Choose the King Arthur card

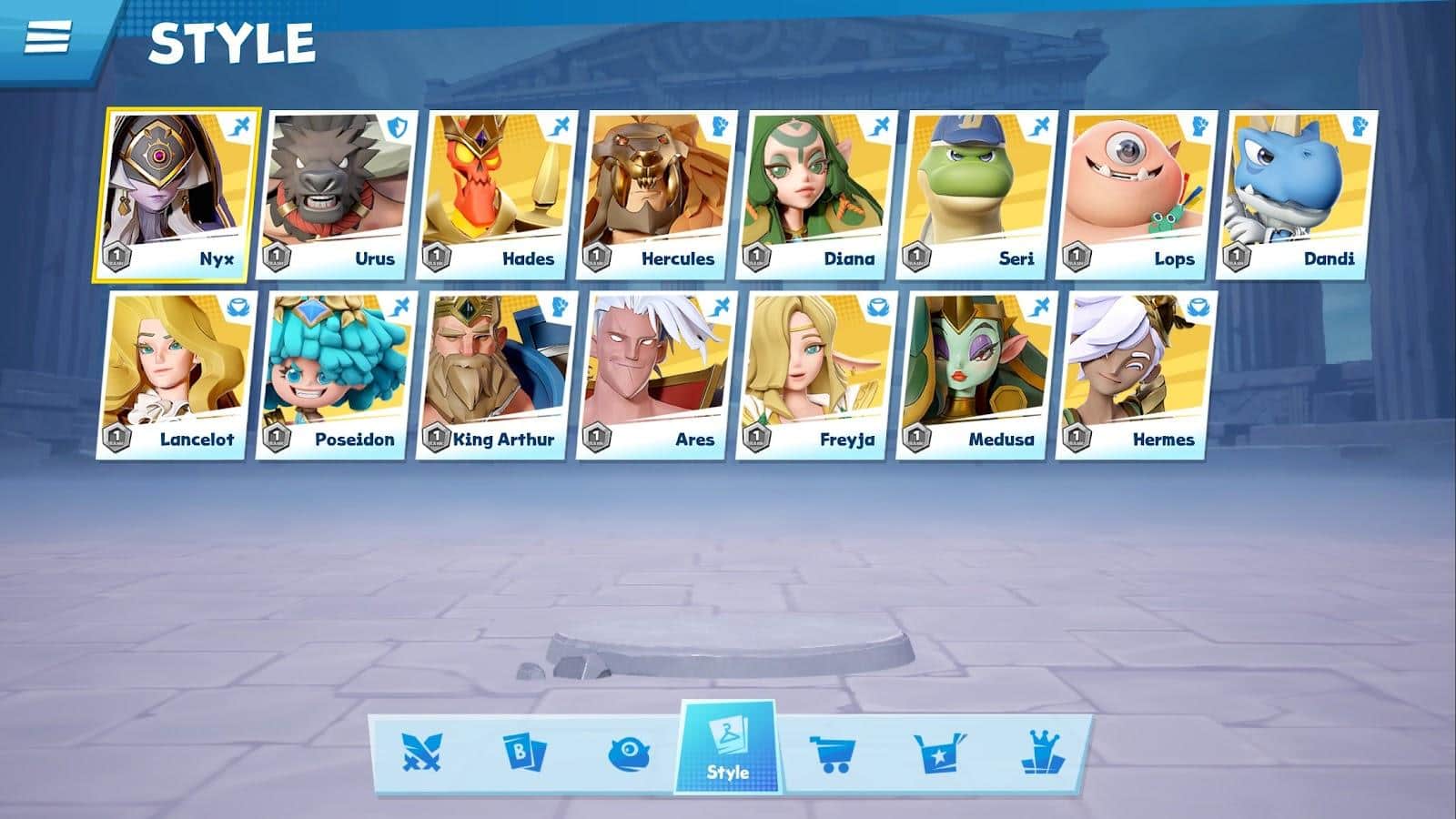point(497,375)
